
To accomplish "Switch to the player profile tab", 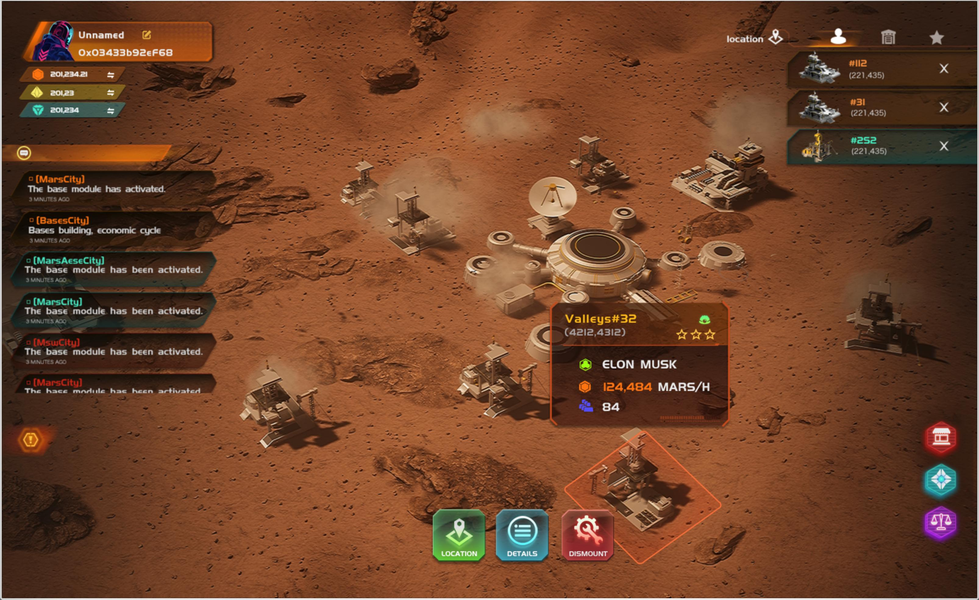I will point(838,37).
